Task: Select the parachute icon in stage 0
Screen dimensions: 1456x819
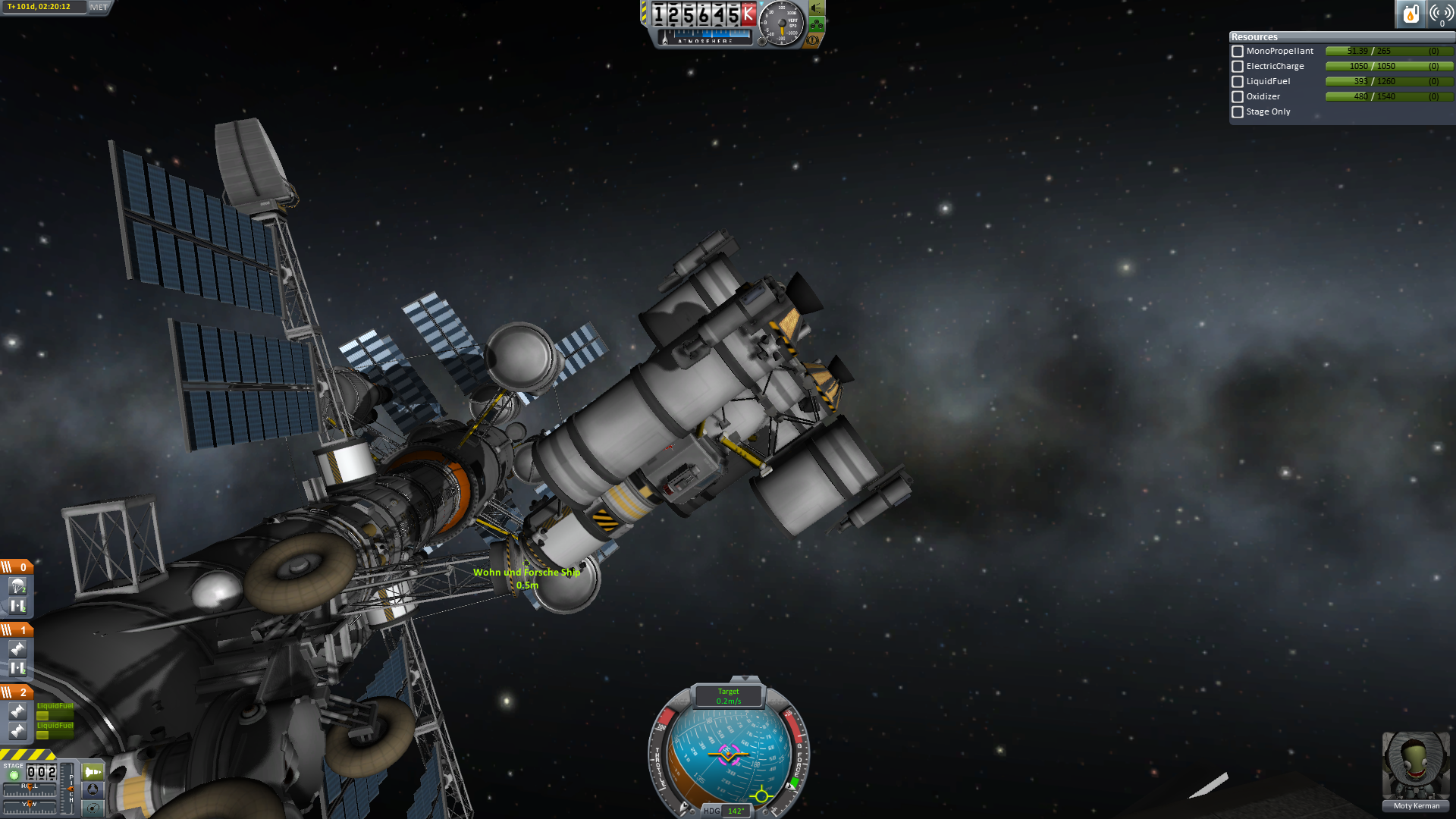Action: click(17, 586)
